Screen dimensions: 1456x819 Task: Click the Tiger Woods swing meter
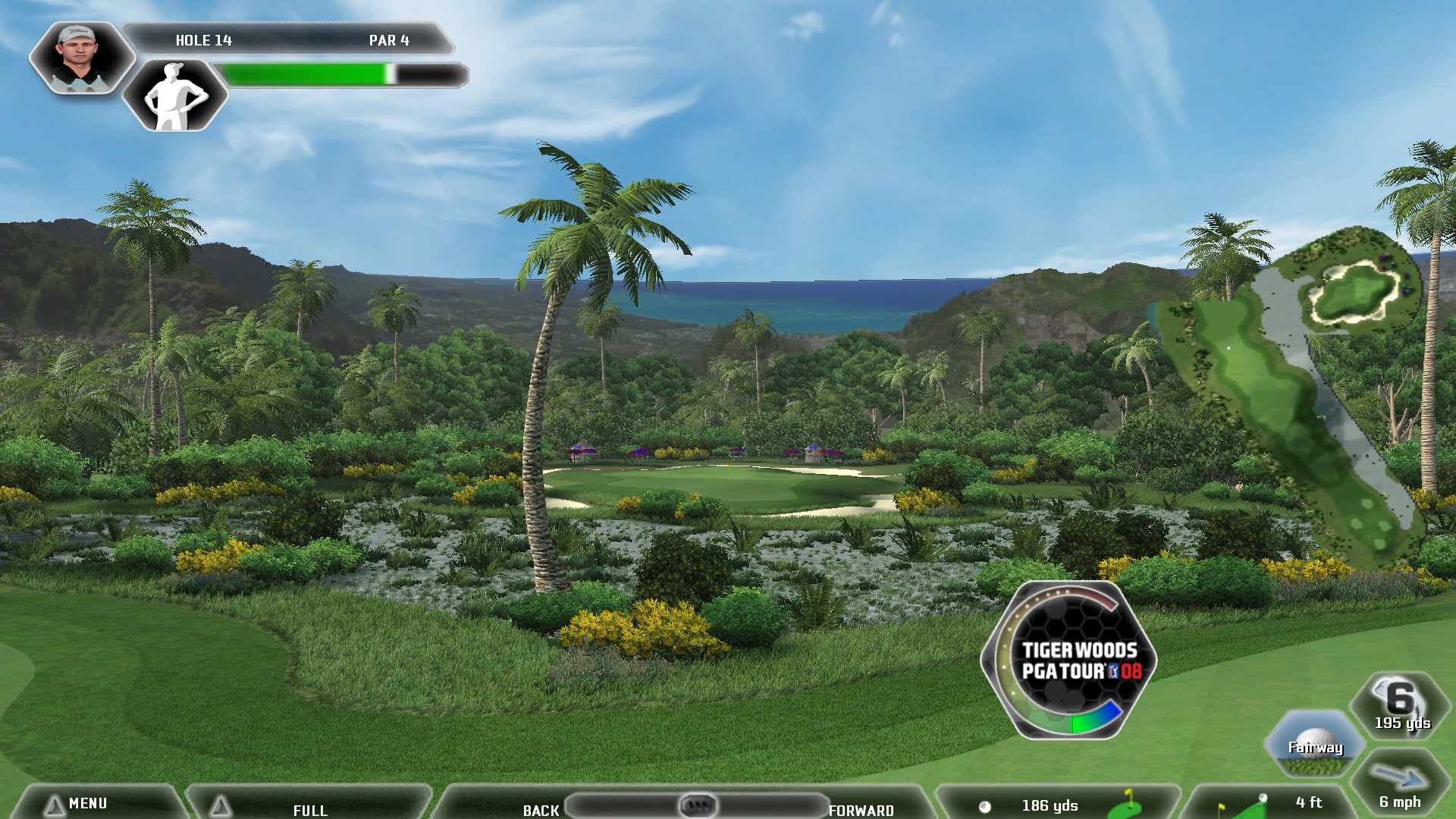pos(1069,660)
